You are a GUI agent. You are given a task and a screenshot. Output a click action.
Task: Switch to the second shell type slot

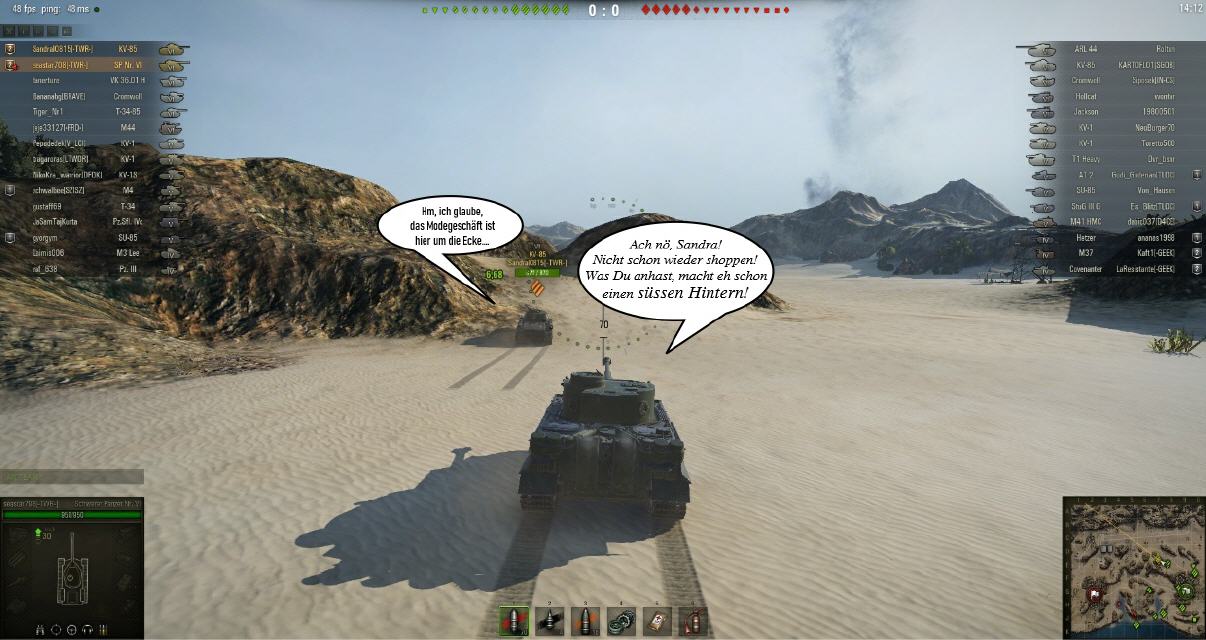549,621
